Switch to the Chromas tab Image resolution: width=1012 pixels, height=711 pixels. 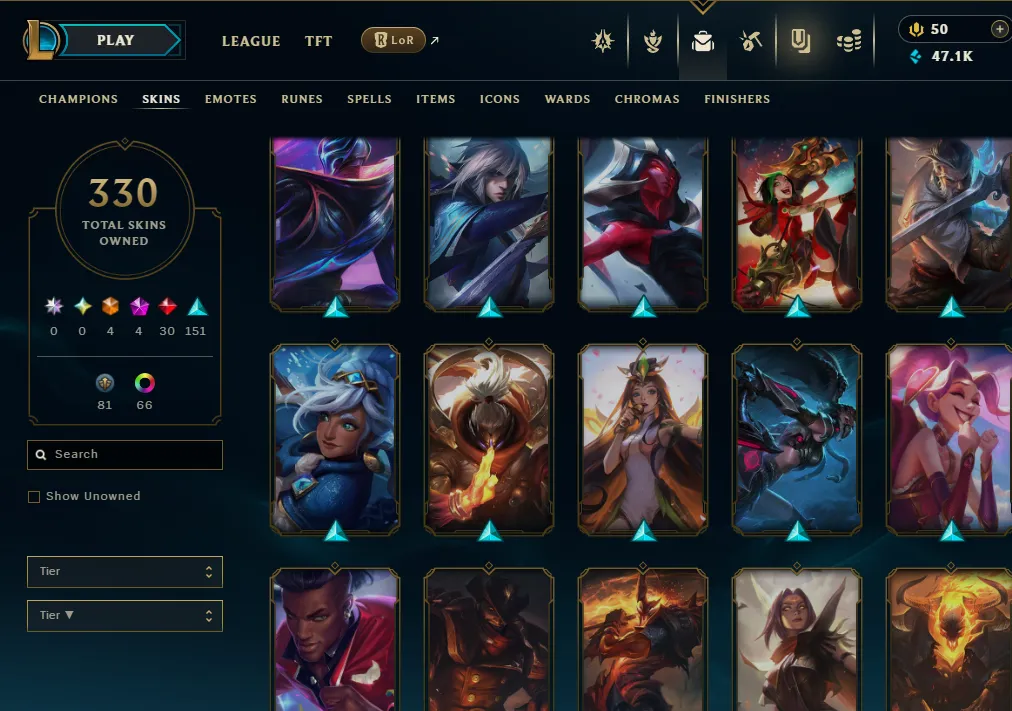tap(647, 99)
